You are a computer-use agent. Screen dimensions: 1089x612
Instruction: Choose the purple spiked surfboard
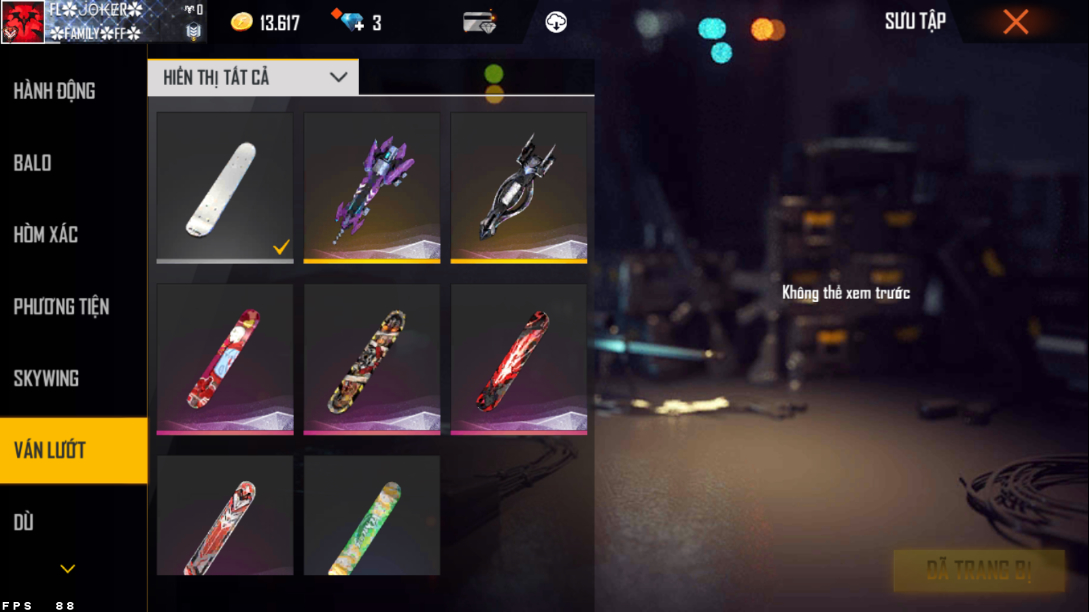[x=372, y=187]
